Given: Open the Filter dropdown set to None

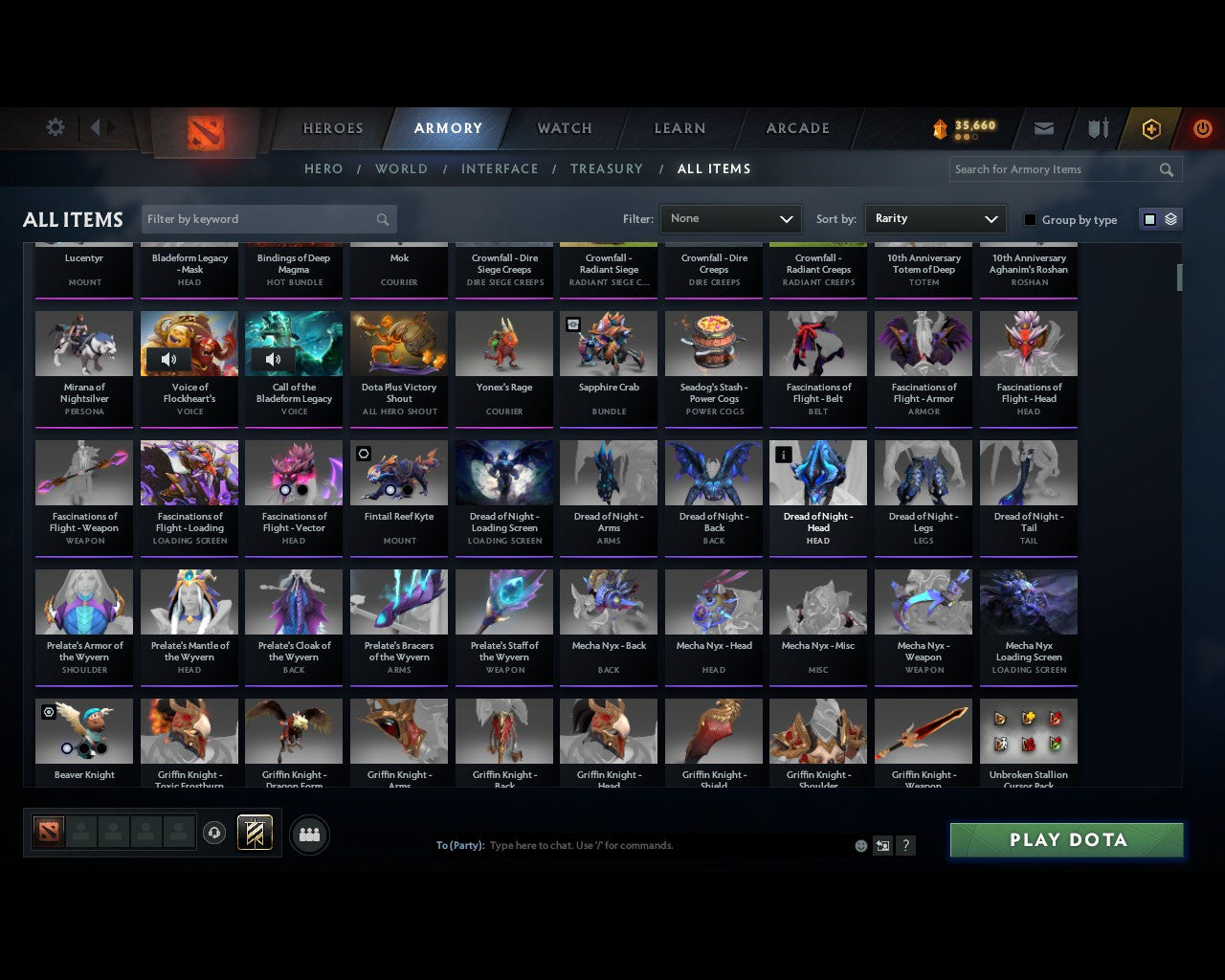Looking at the screenshot, I should pyautogui.click(x=730, y=219).
